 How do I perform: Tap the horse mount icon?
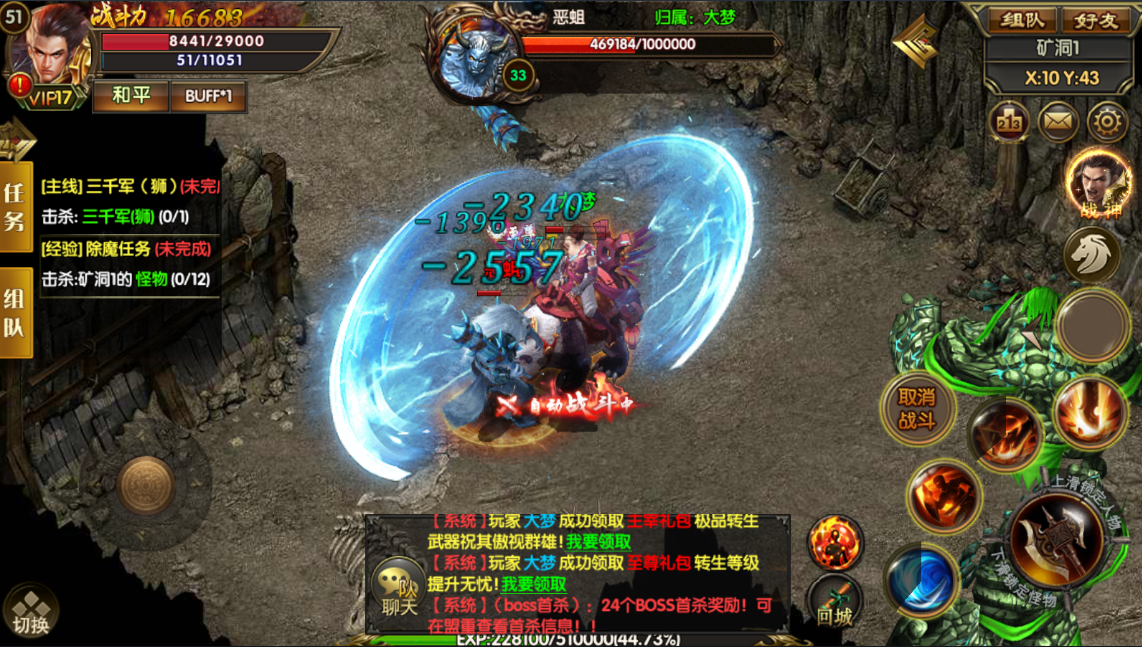click(x=1091, y=253)
